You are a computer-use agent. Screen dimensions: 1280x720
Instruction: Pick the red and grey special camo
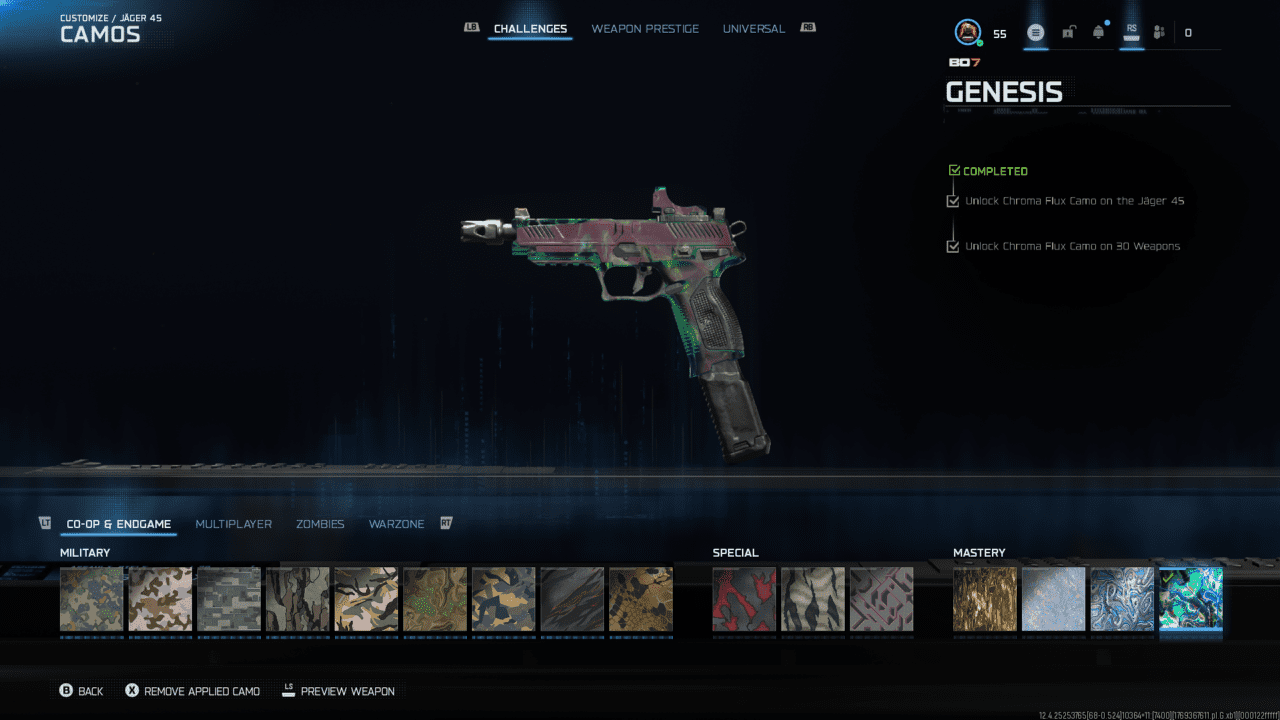click(x=744, y=599)
